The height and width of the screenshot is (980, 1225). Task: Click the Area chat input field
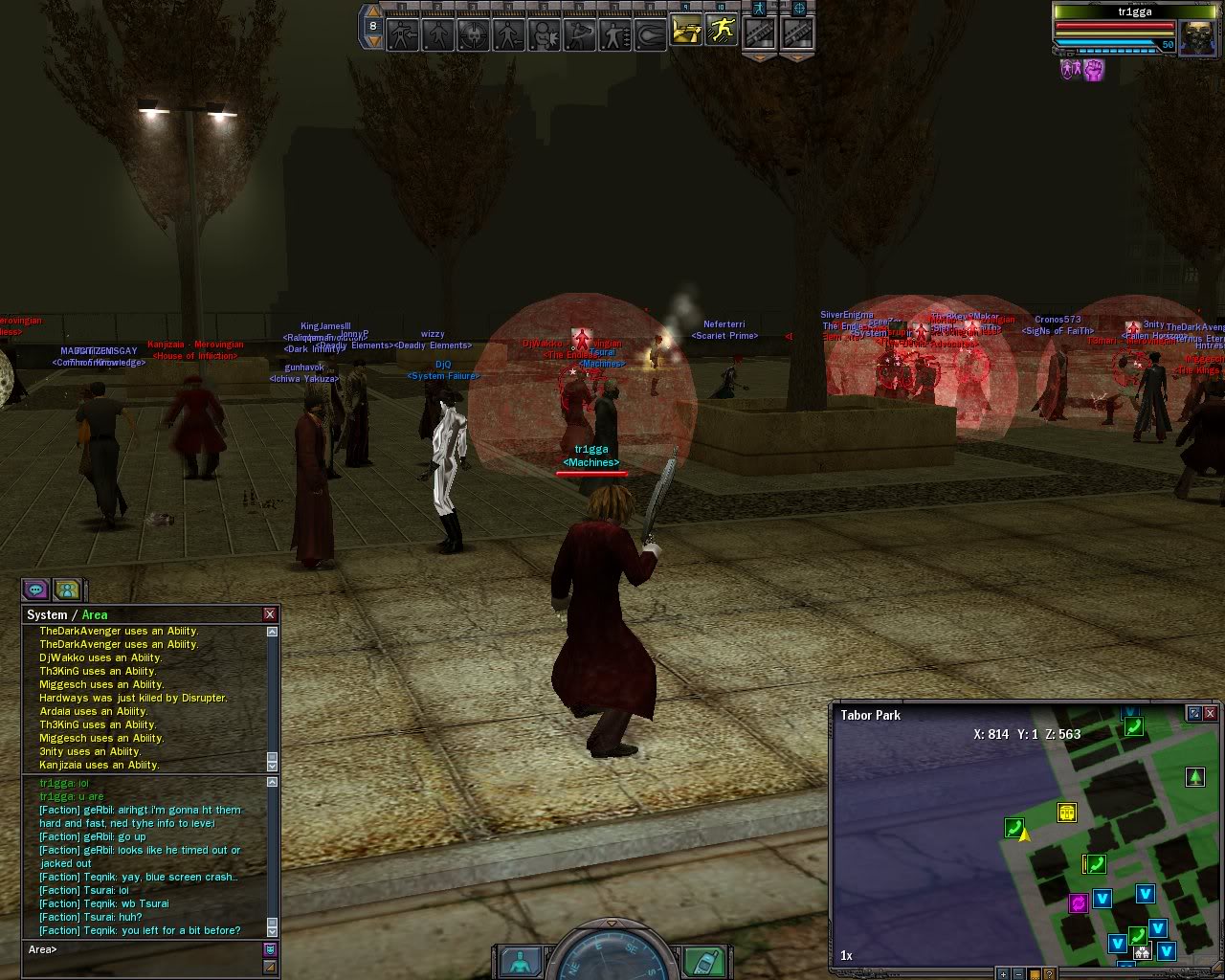point(144,950)
